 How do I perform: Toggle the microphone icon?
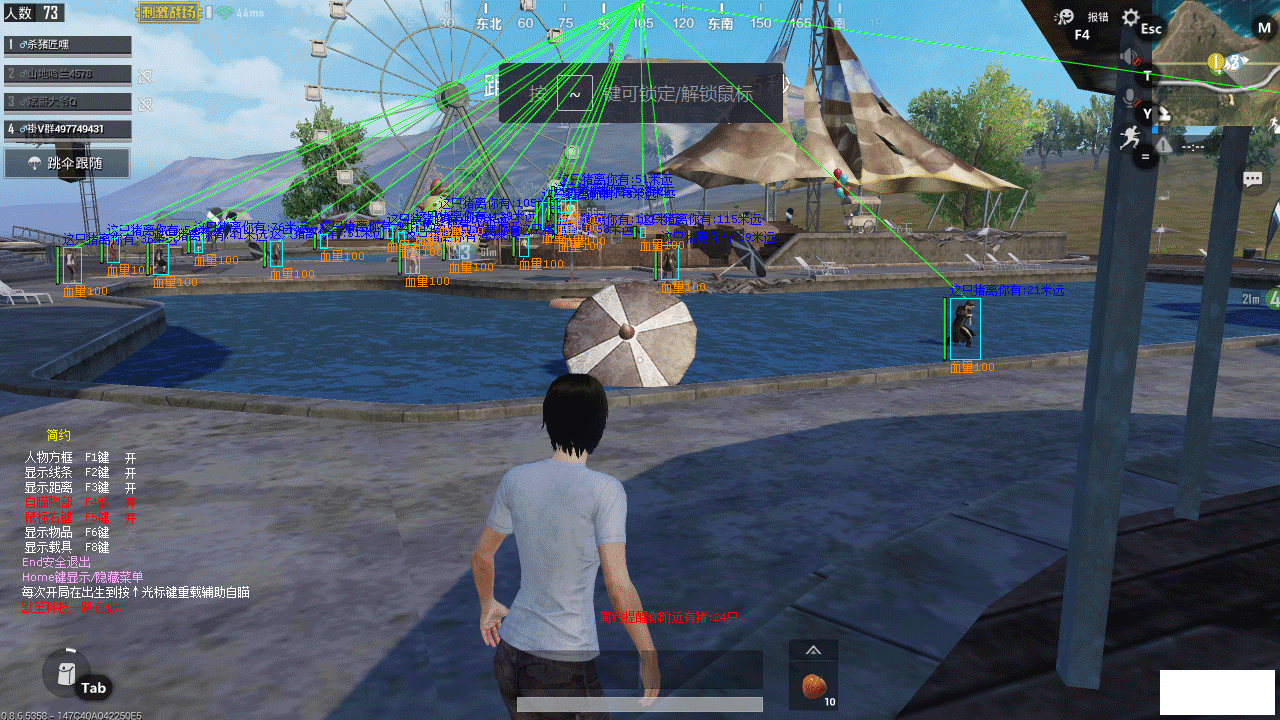point(1131,97)
